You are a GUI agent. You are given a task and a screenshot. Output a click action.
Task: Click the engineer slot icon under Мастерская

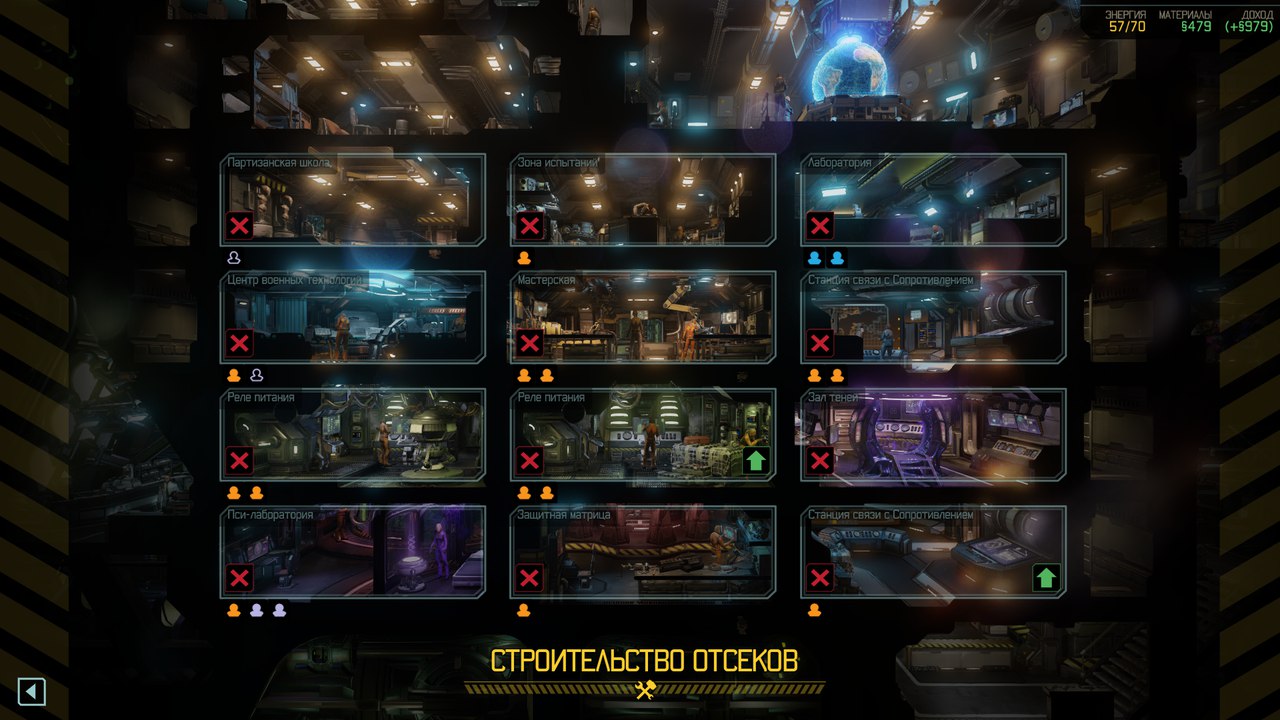[522, 374]
